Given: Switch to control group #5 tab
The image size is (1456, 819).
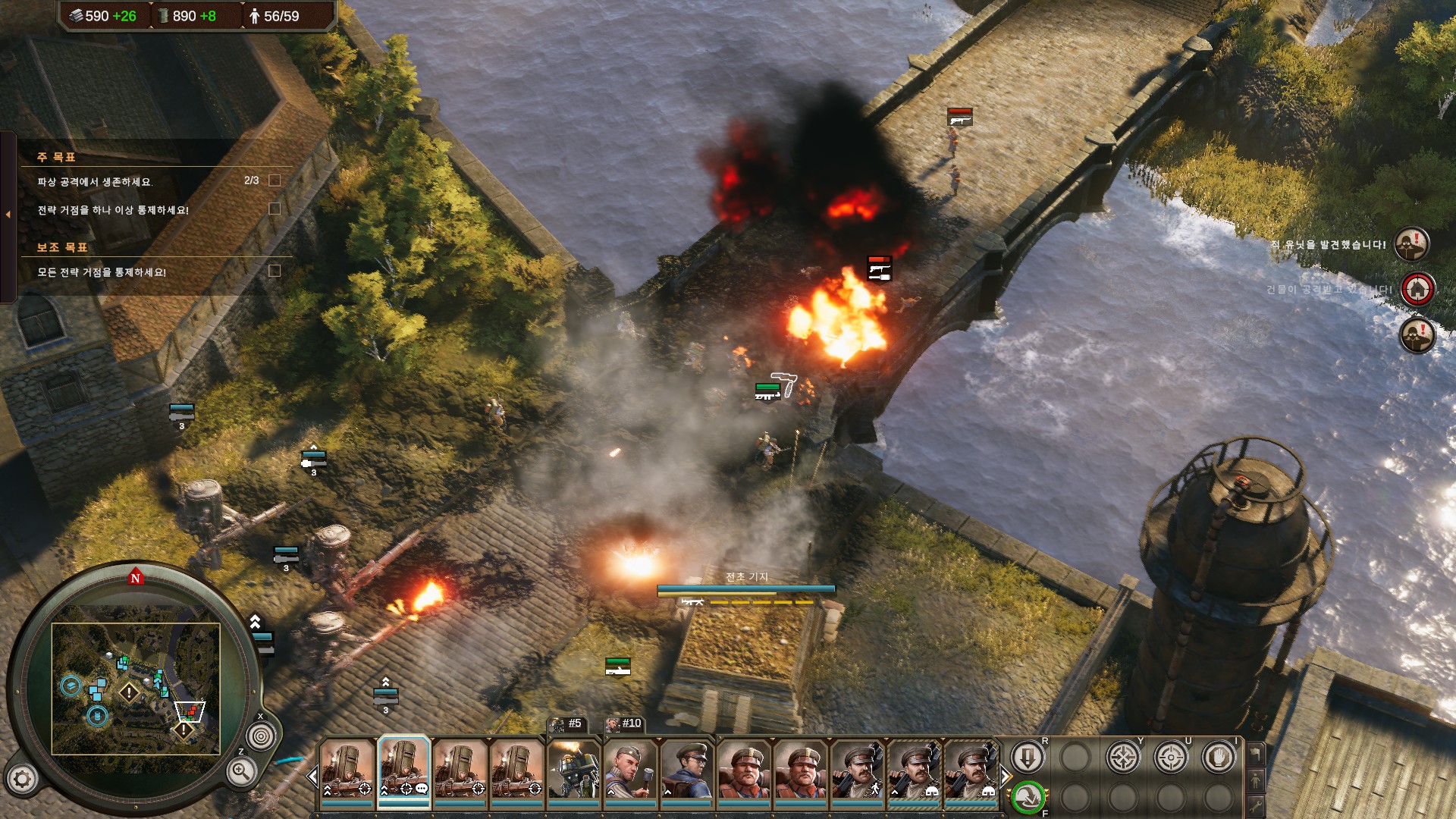Looking at the screenshot, I should click(x=568, y=724).
